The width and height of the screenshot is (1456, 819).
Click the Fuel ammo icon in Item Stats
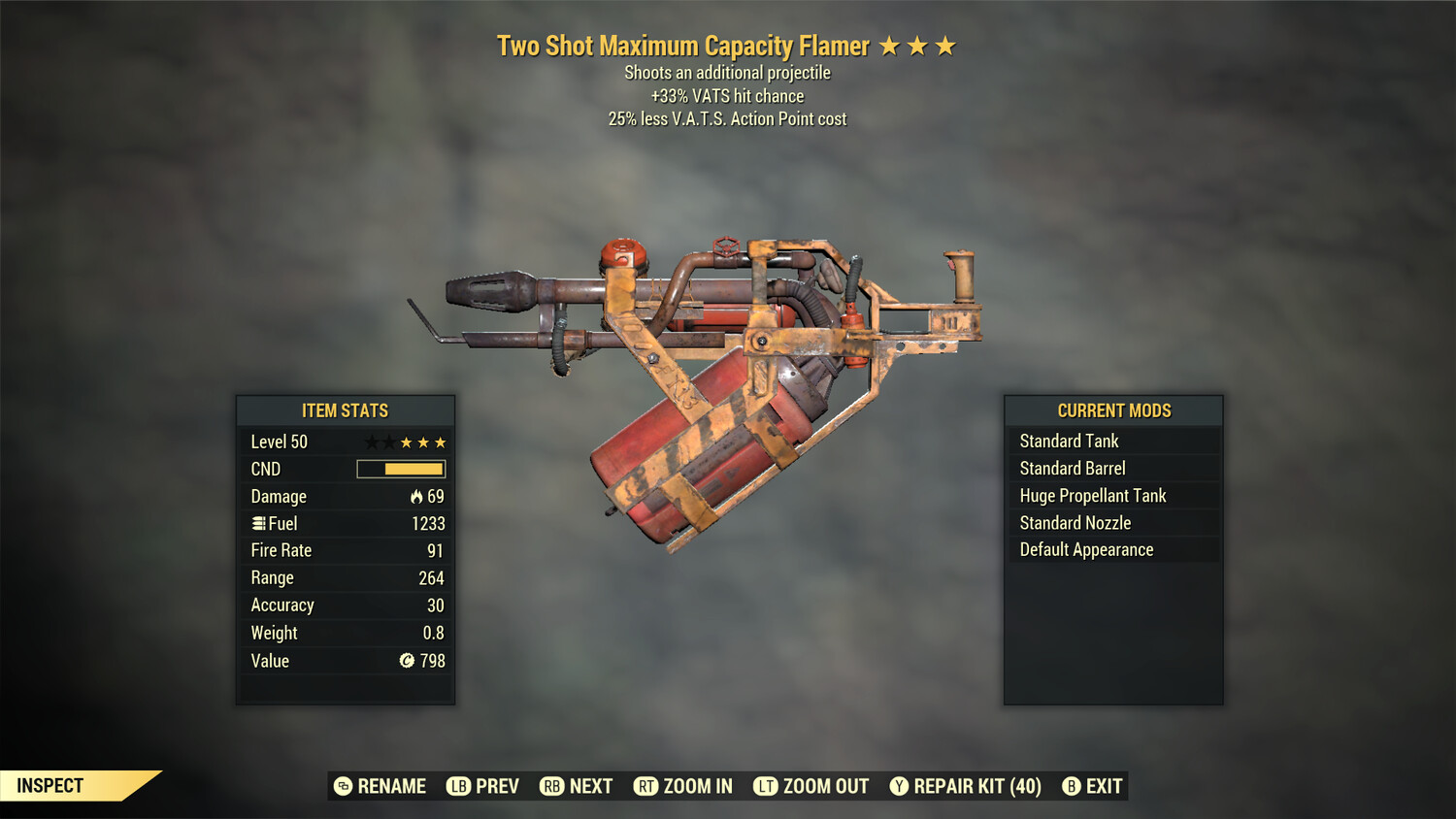tap(258, 523)
